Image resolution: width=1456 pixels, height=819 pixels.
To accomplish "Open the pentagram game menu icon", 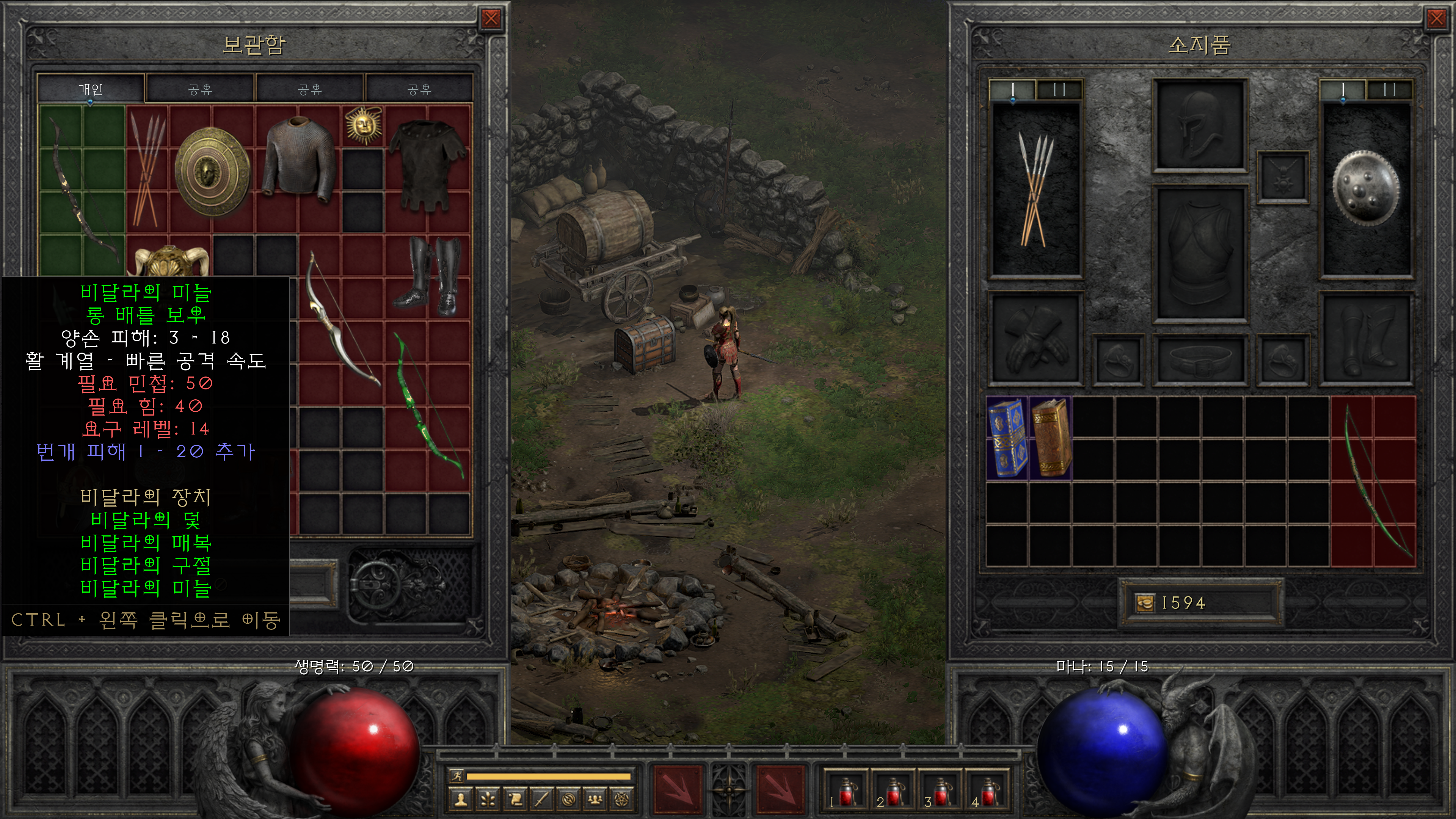I will coord(622,799).
